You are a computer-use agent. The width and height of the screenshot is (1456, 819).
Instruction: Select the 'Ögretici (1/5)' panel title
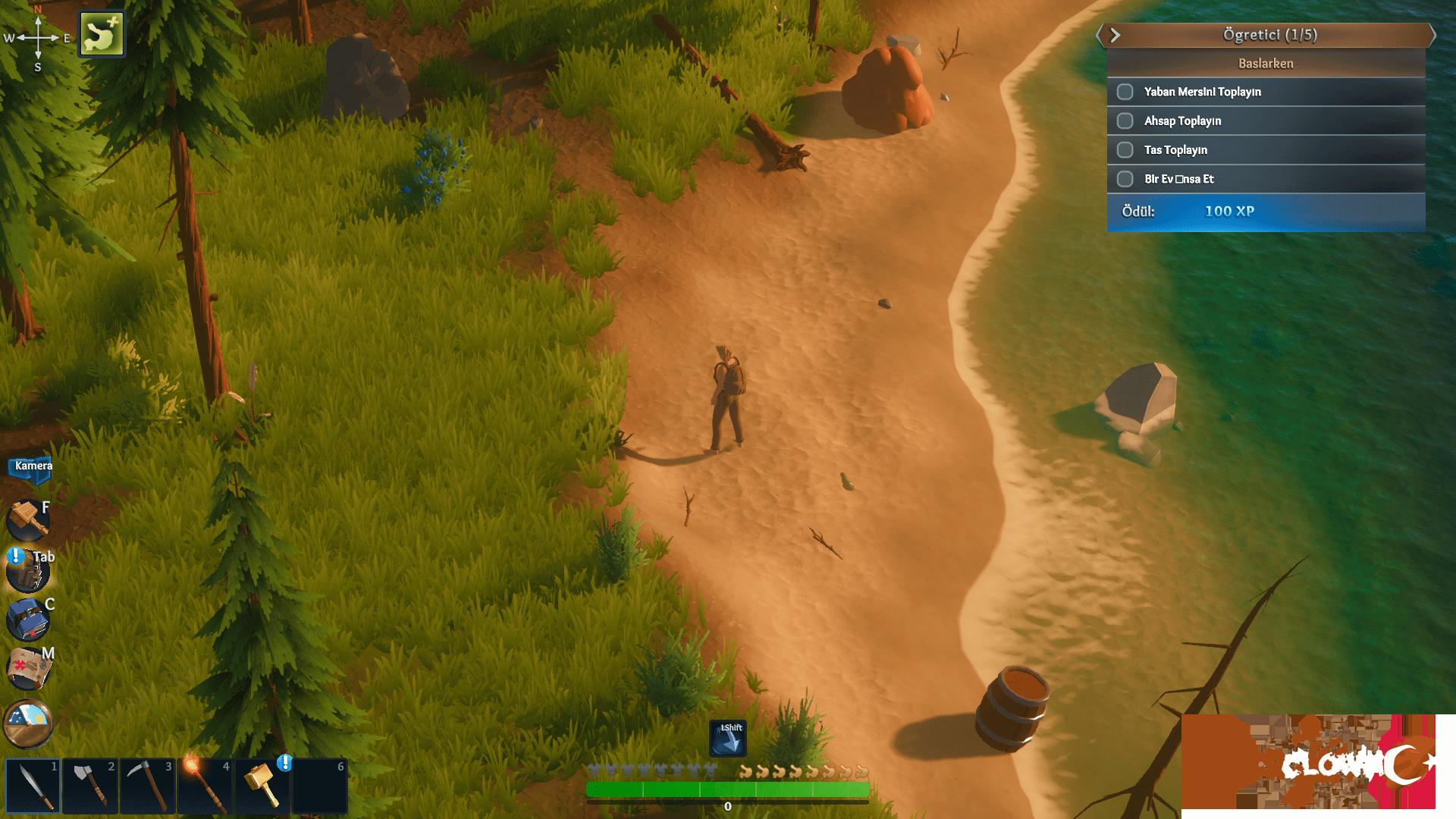coord(1268,35)
